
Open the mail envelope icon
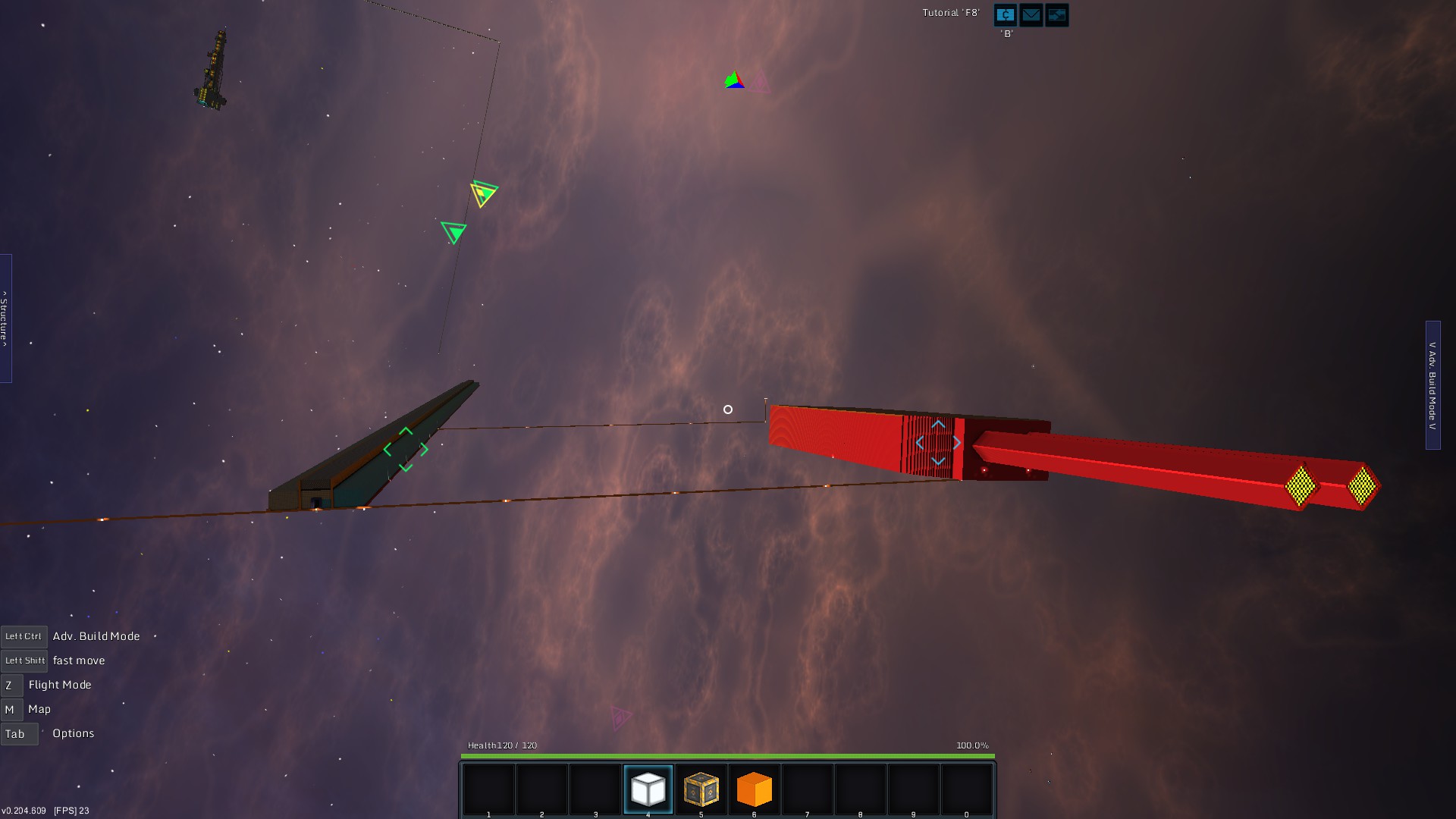[1031, 15]
